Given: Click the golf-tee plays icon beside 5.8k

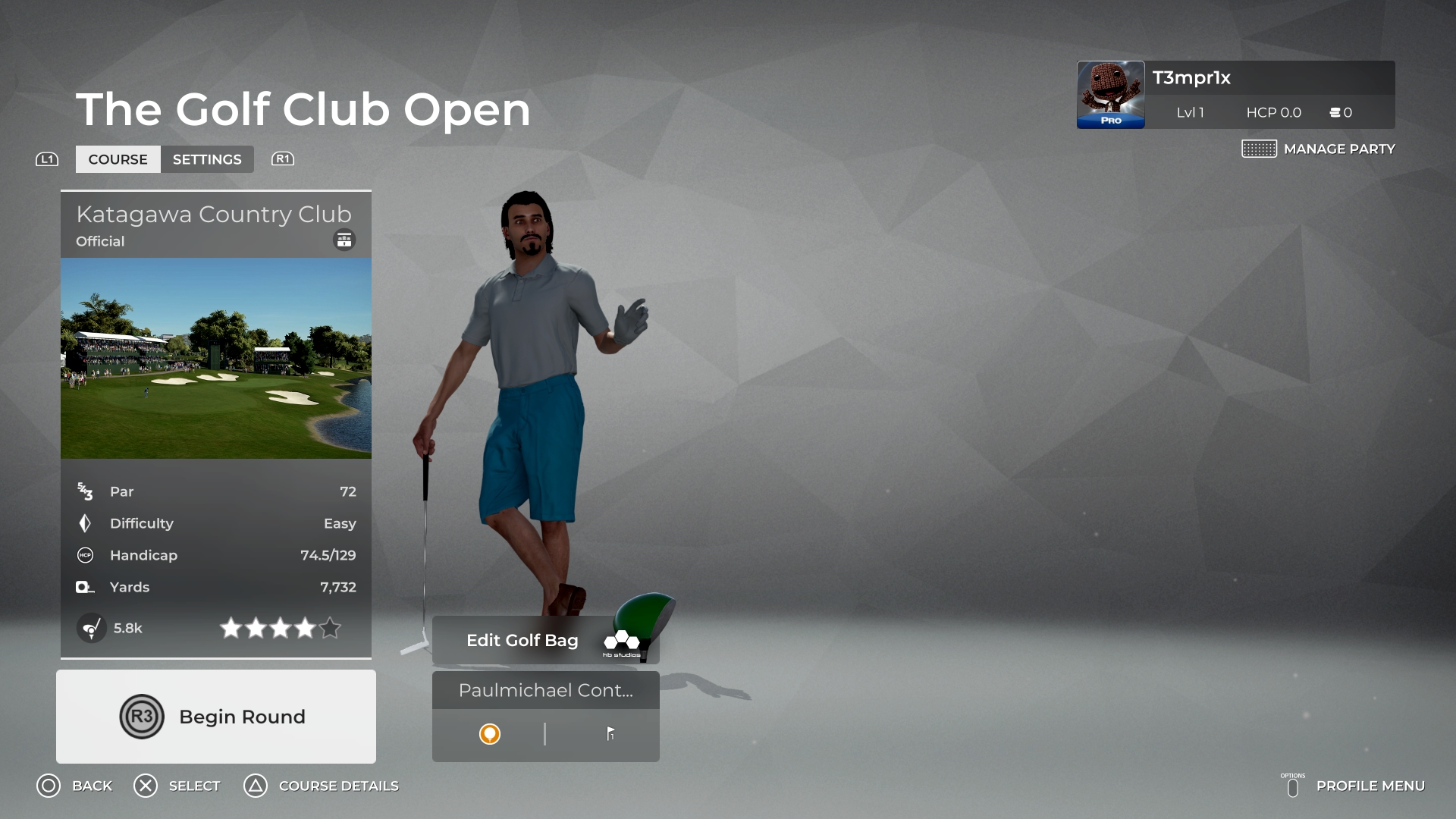Looking at the screenshot, I should [x=92, y=628].
